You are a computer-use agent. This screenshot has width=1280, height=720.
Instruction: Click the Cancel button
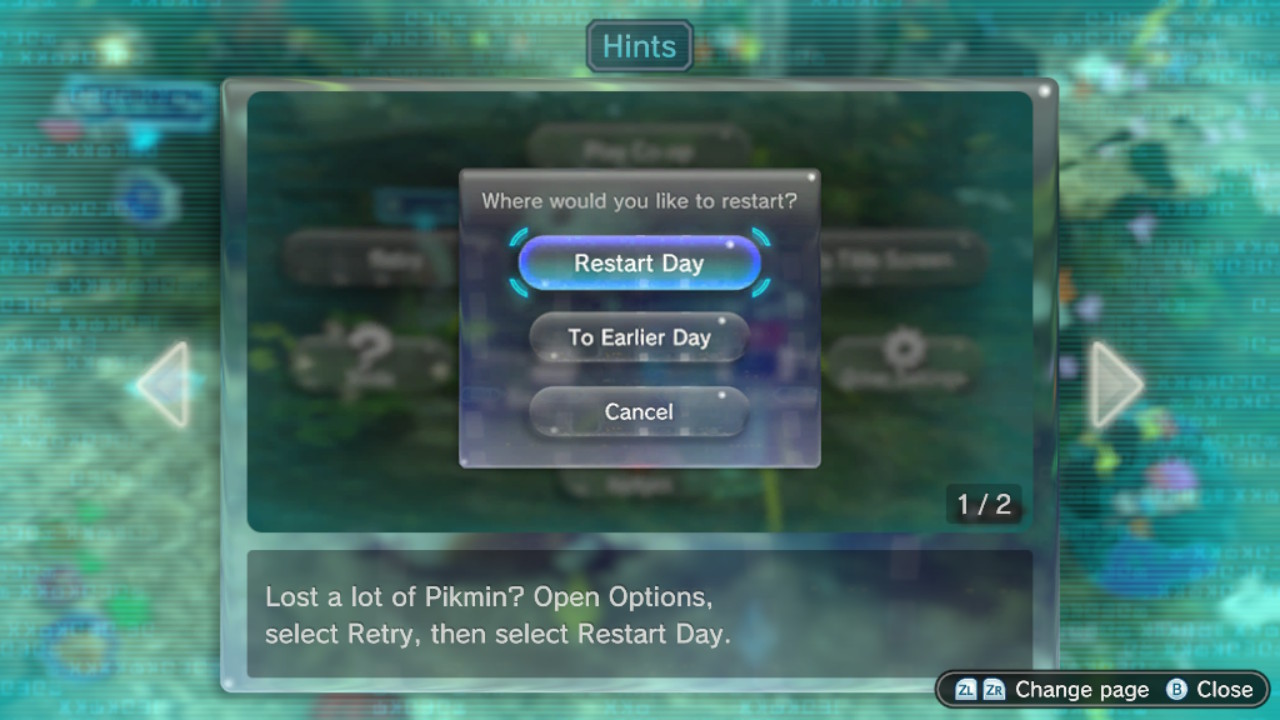pyautogui.click(x=639, y=411)
